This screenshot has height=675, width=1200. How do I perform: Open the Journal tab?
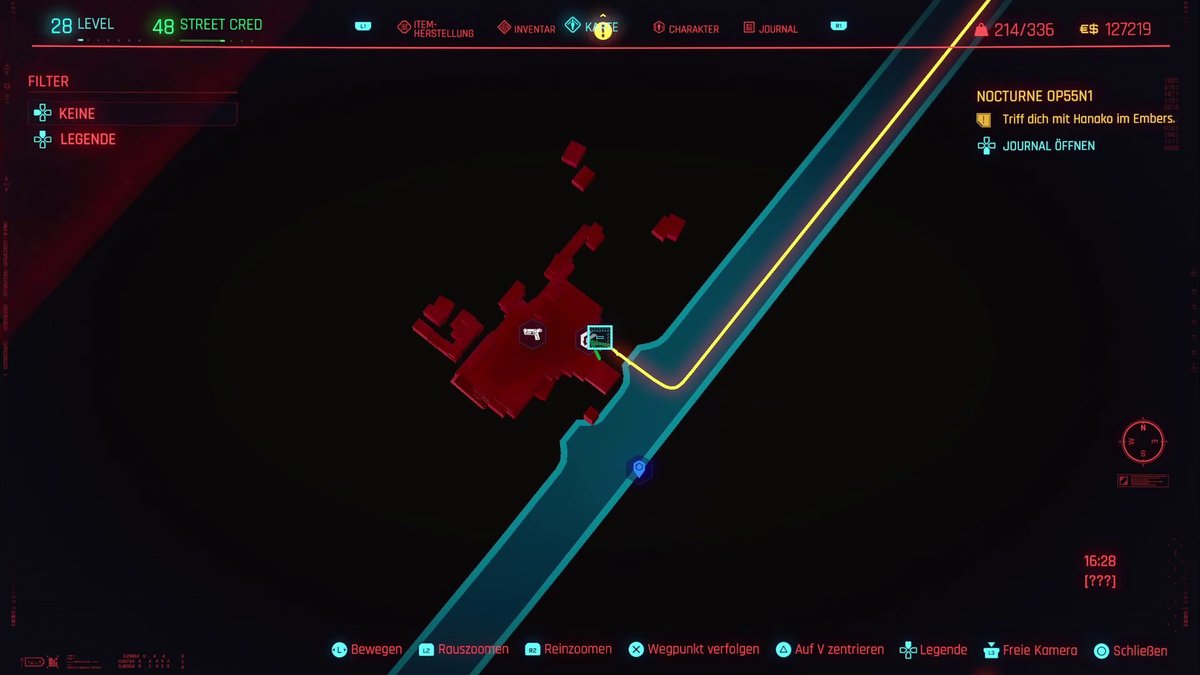(770, 29)
